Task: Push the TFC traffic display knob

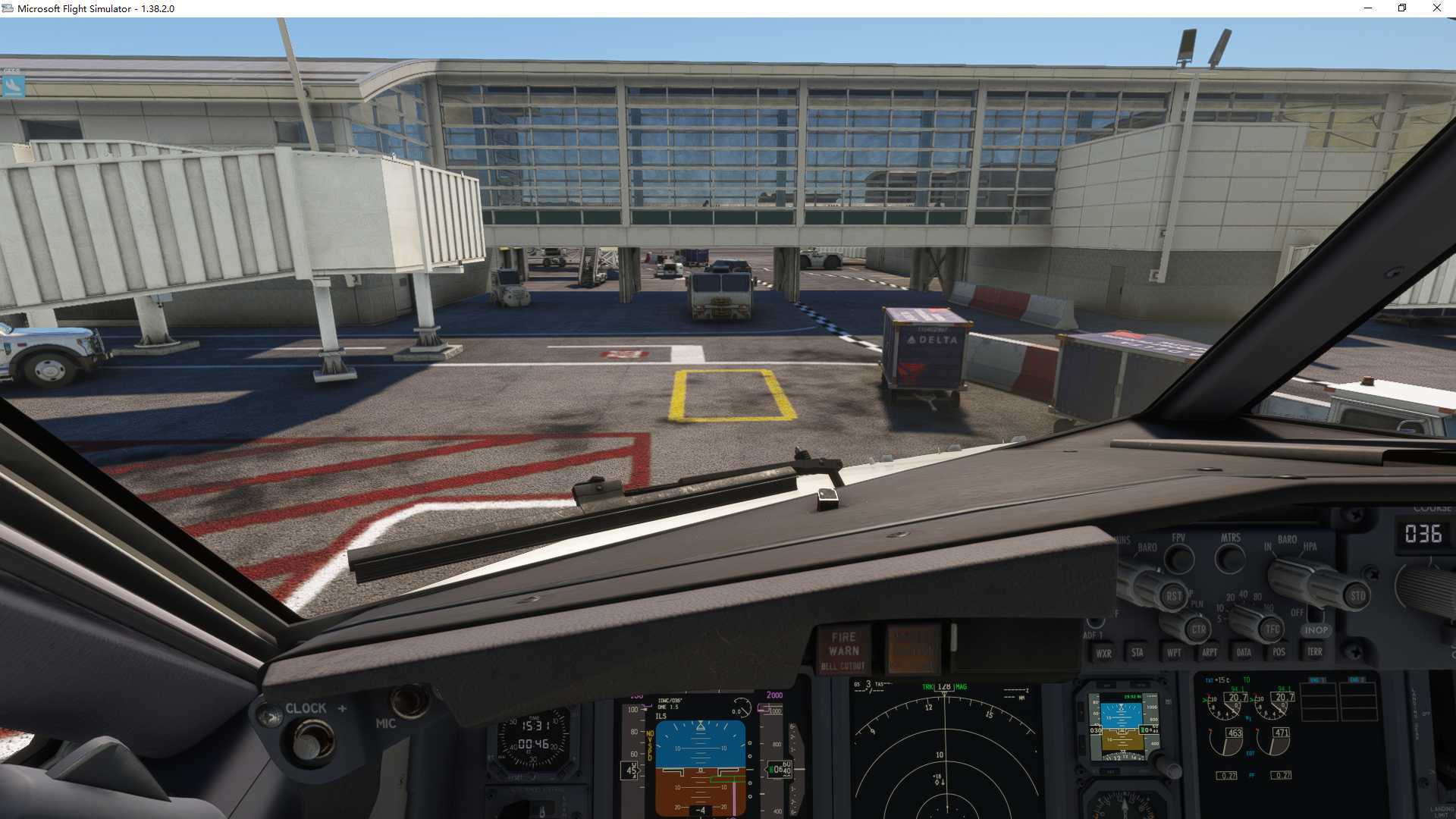Action: [x=1270, y=627]
